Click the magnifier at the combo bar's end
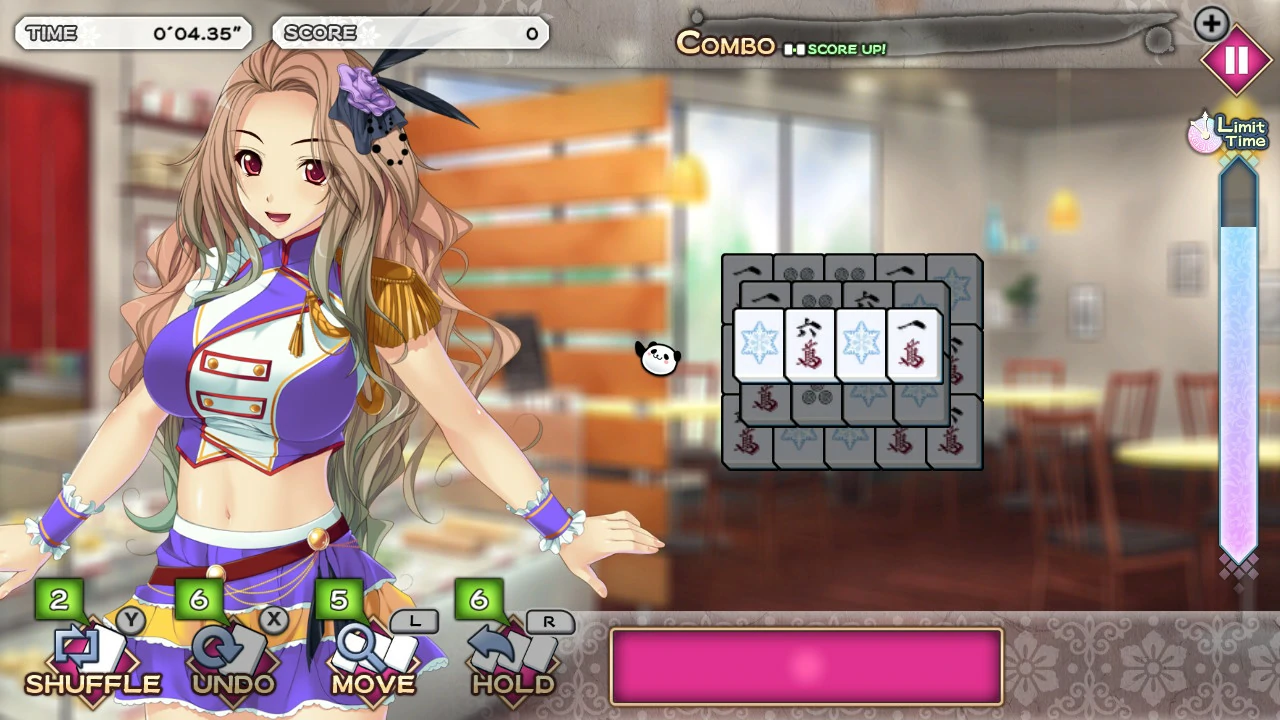1280x720 pixels. pyautogui.click(x=1160, y=40)
